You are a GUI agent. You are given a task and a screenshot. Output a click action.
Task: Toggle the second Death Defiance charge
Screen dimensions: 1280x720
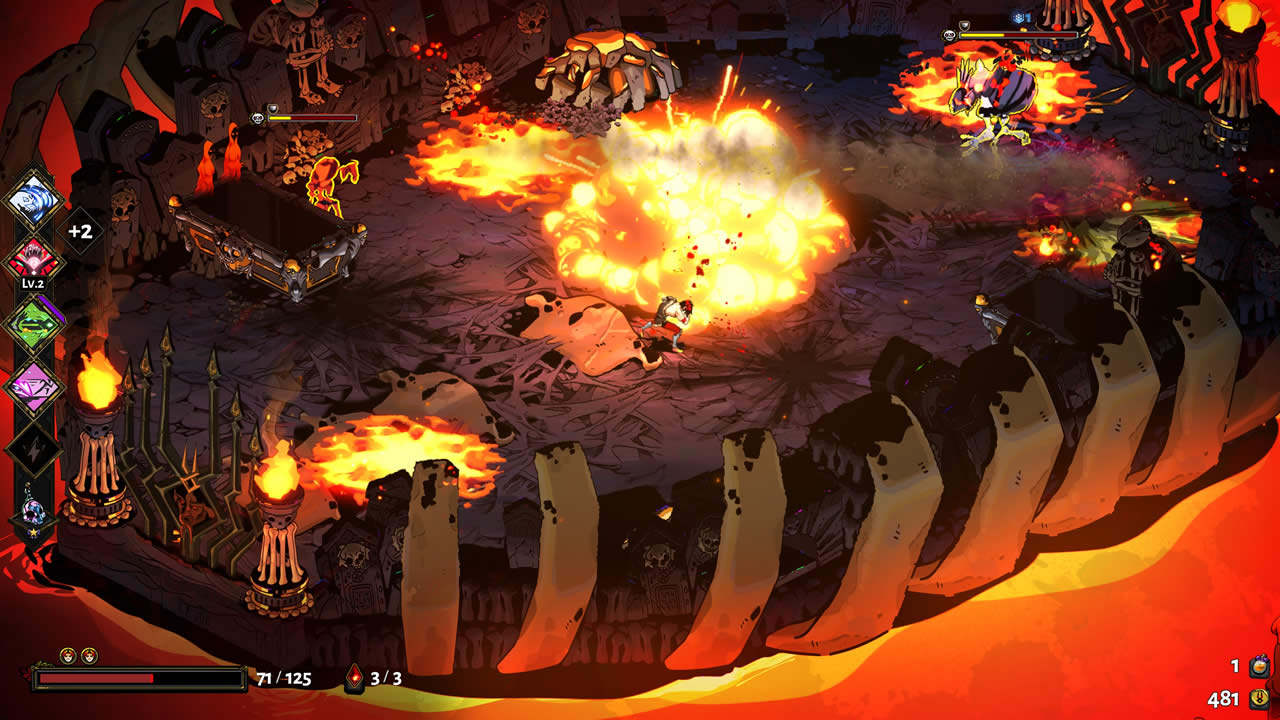pyautogui.click(x=89, y=655)
